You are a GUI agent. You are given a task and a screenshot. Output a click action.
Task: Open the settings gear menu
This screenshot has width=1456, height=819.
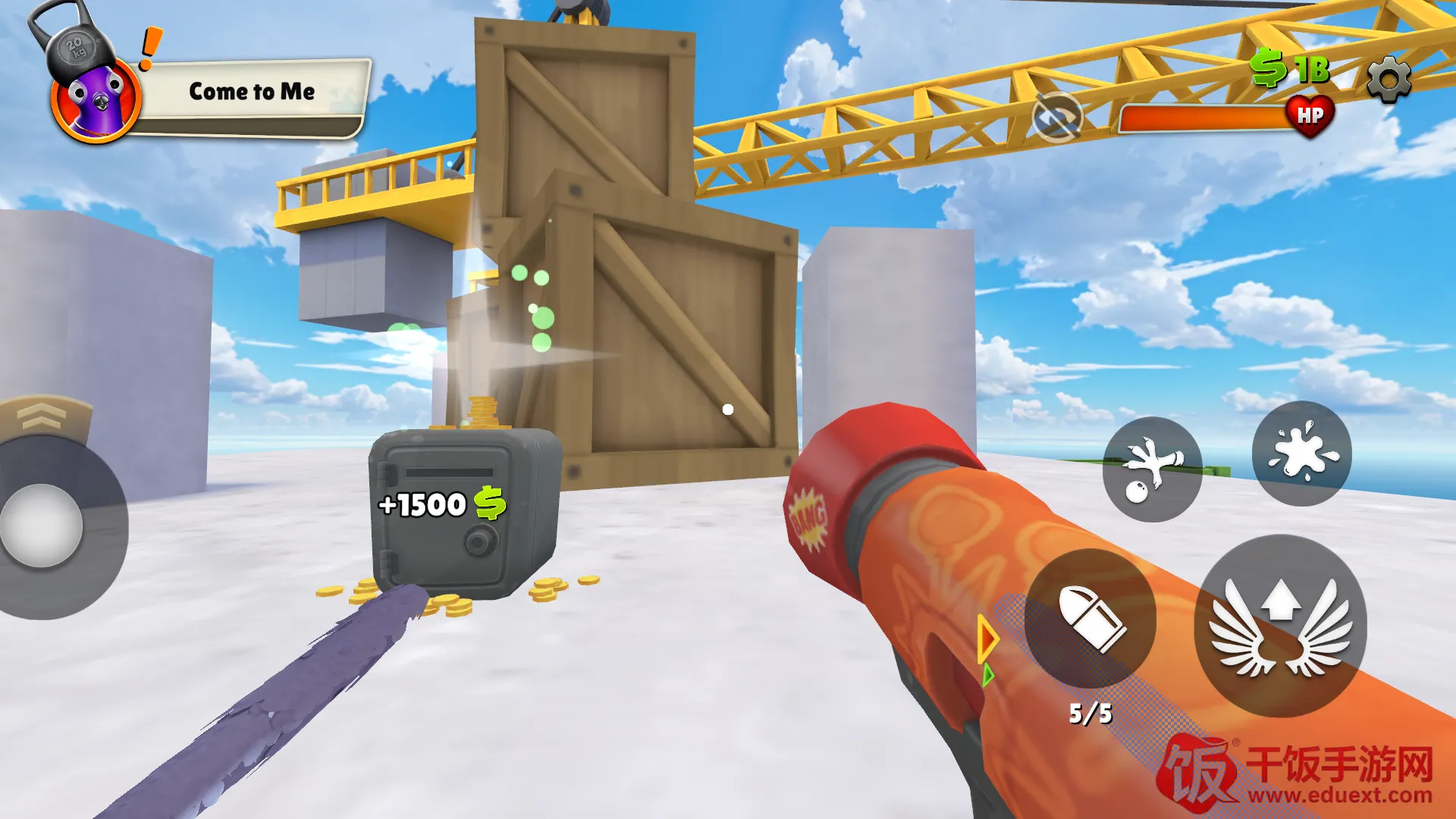[1389, 79]
